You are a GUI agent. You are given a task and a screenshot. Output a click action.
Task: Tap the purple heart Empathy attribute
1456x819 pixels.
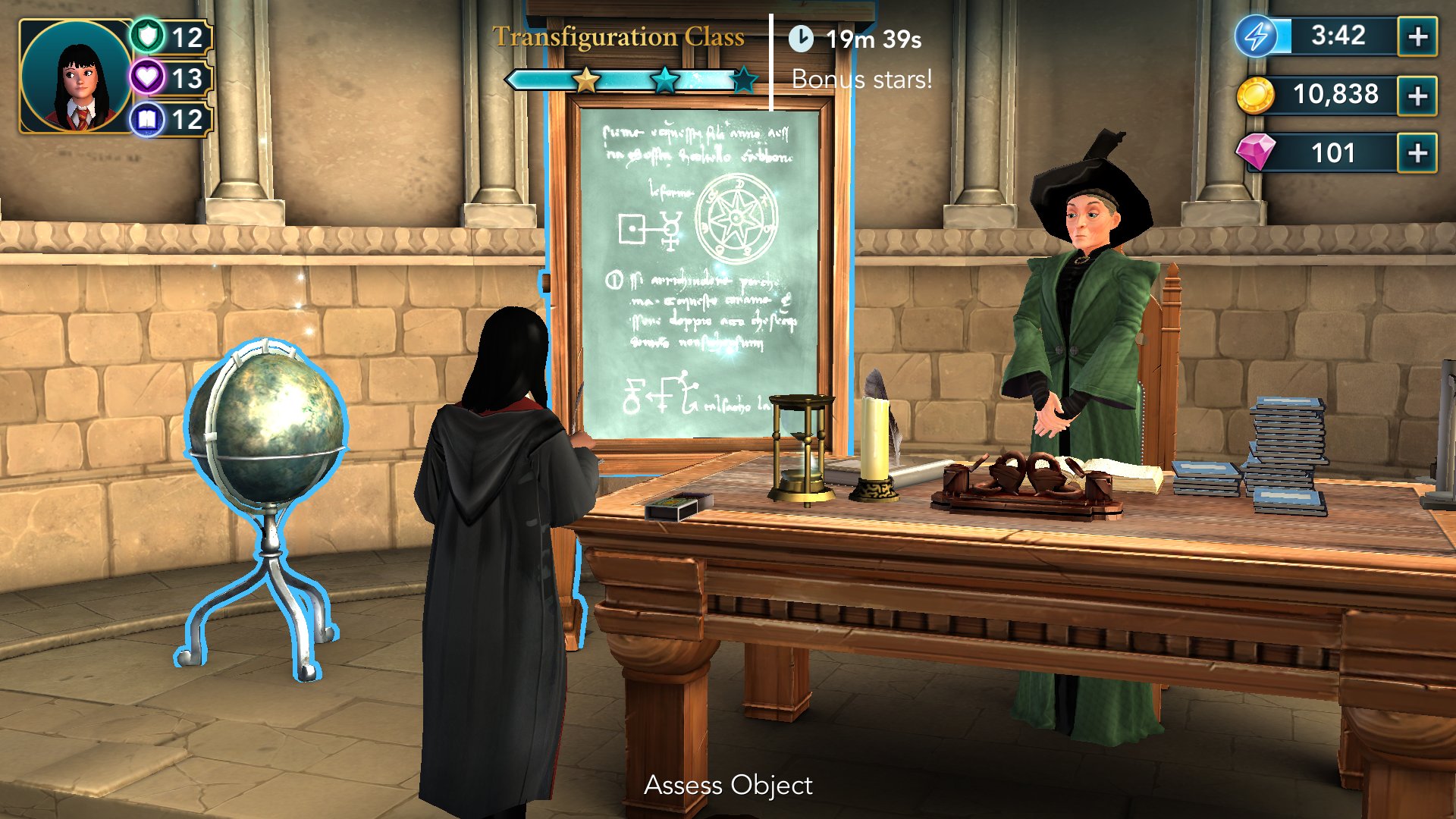pos(148,77)
